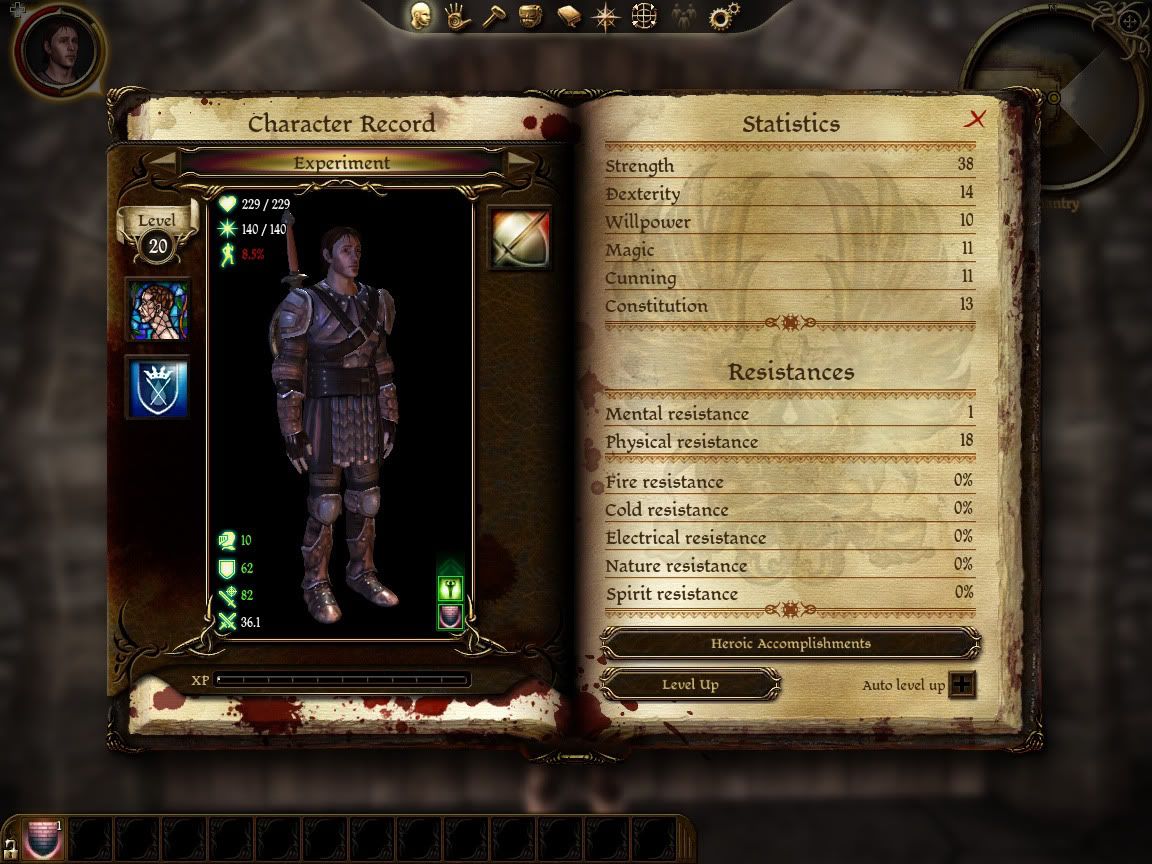
Task: Select the sword and shield class icon
Action: [x=520, y=238]
